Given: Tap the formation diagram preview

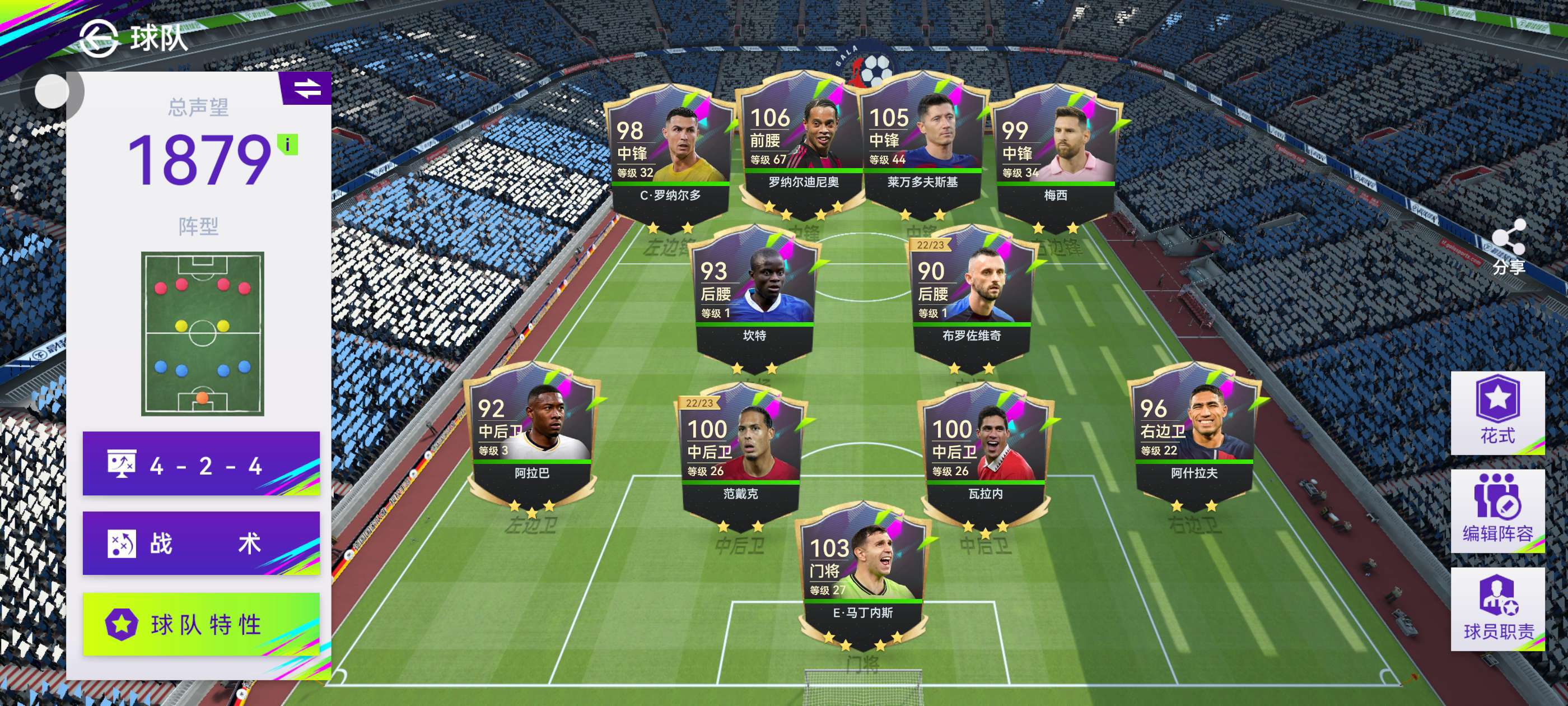Looking at the screenshot, I should coord(203,333).
